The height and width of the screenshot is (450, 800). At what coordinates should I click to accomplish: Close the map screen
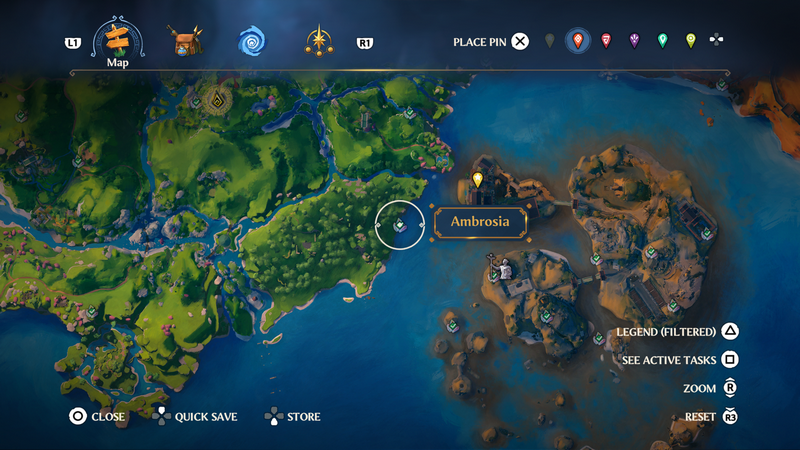(x=77, y=416)
